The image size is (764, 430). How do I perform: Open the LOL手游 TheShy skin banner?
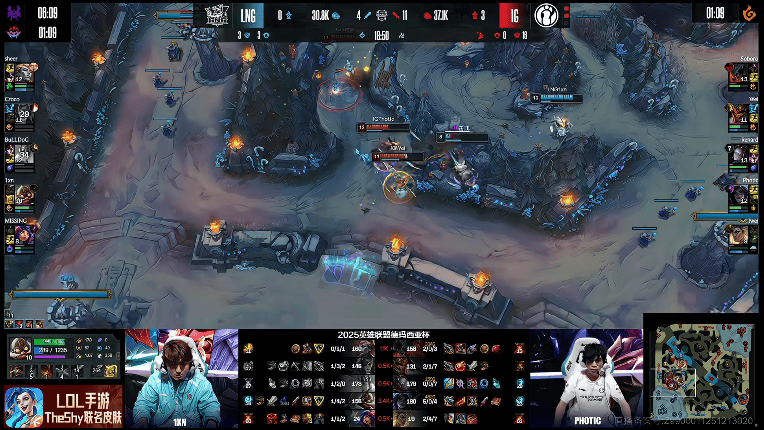pyautogui.click(x=62, y=406)
